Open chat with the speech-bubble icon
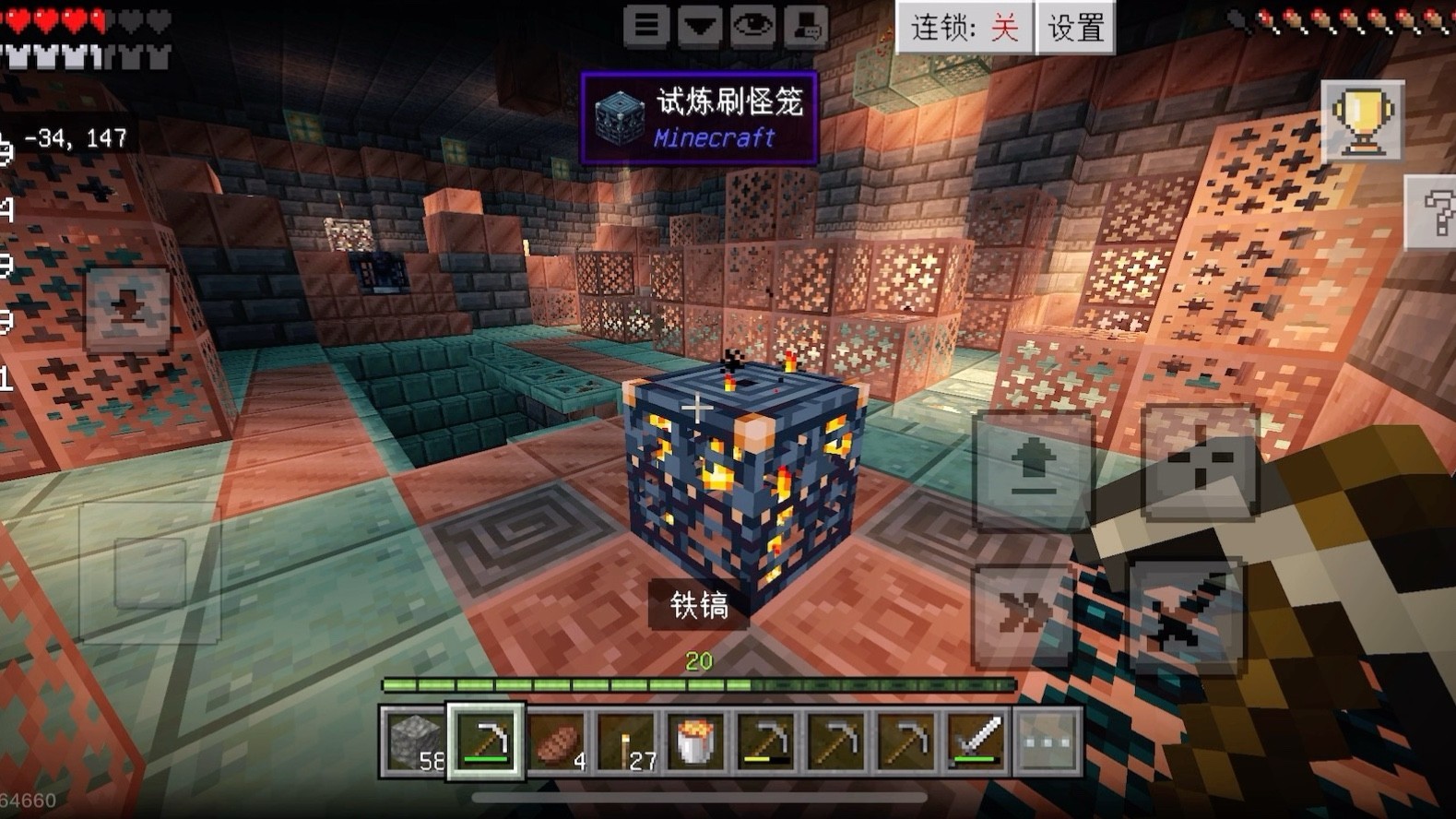This screenshot has width=1456, height=819. [806, 26]
